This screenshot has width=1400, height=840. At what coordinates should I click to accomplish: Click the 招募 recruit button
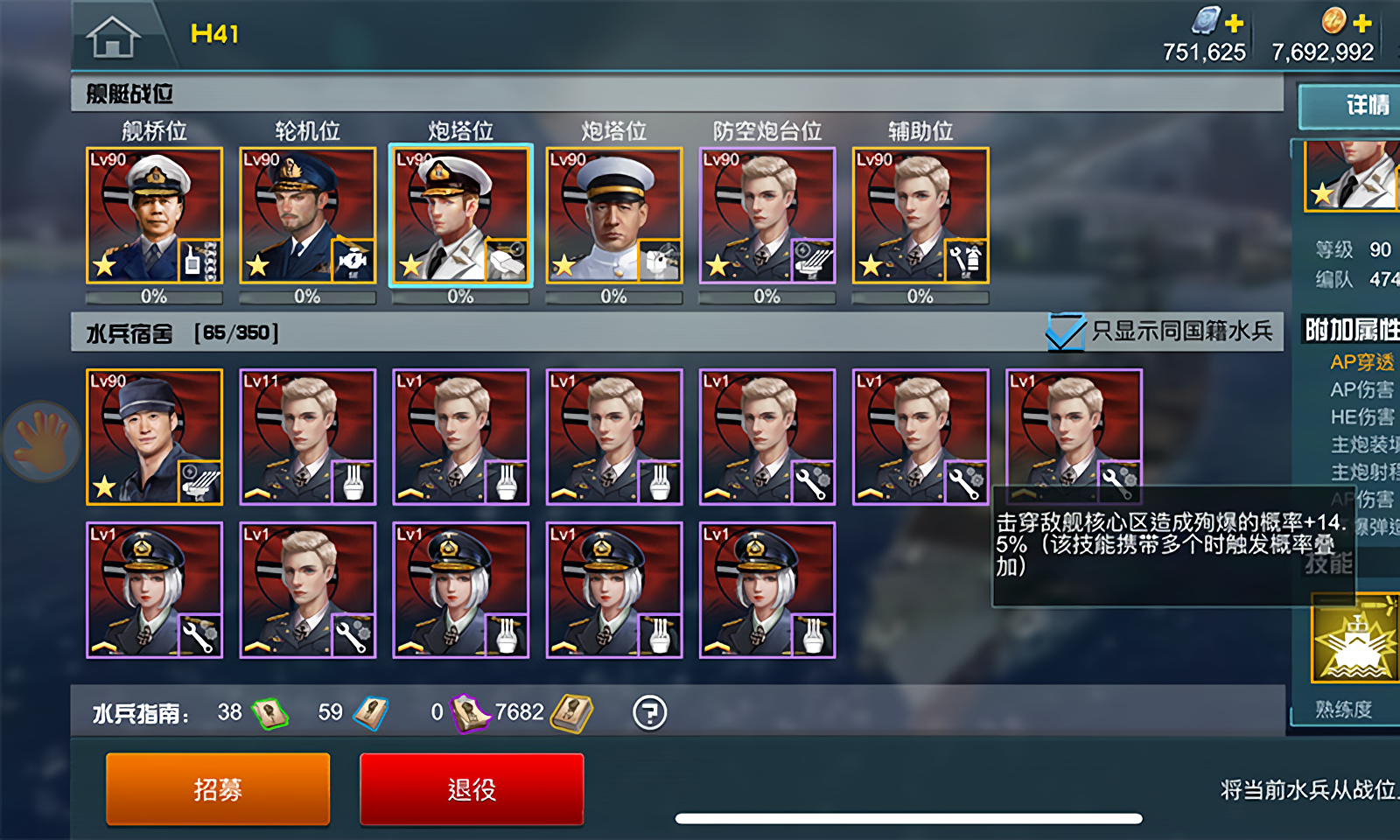point(218,789)
